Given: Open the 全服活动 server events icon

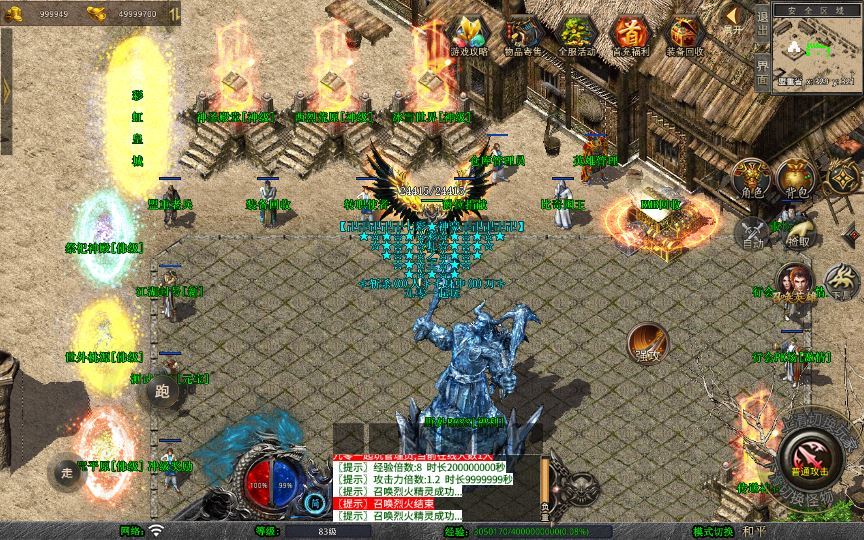Looking at the screenshot, I should [x=575, y=34].
